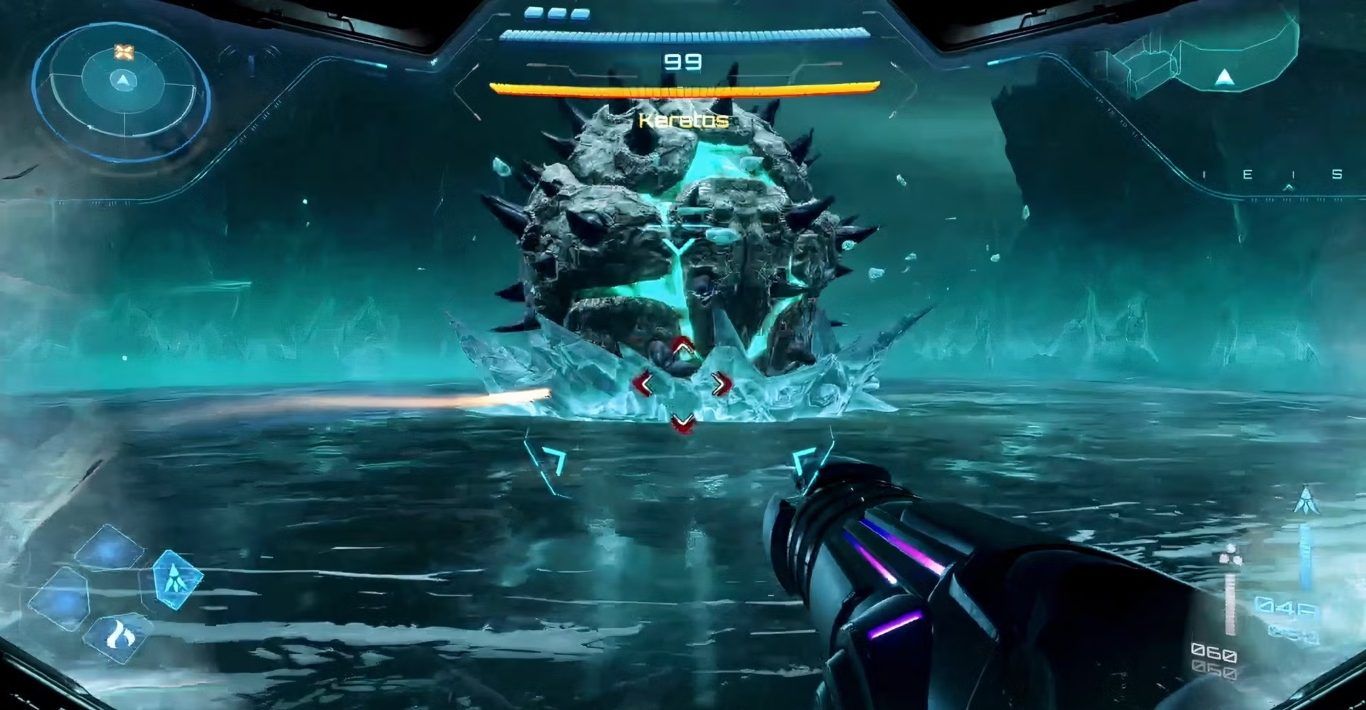Open the 3D minimap display
This screenshot has height=710, width=1366.
click(x=1198, y=58)
